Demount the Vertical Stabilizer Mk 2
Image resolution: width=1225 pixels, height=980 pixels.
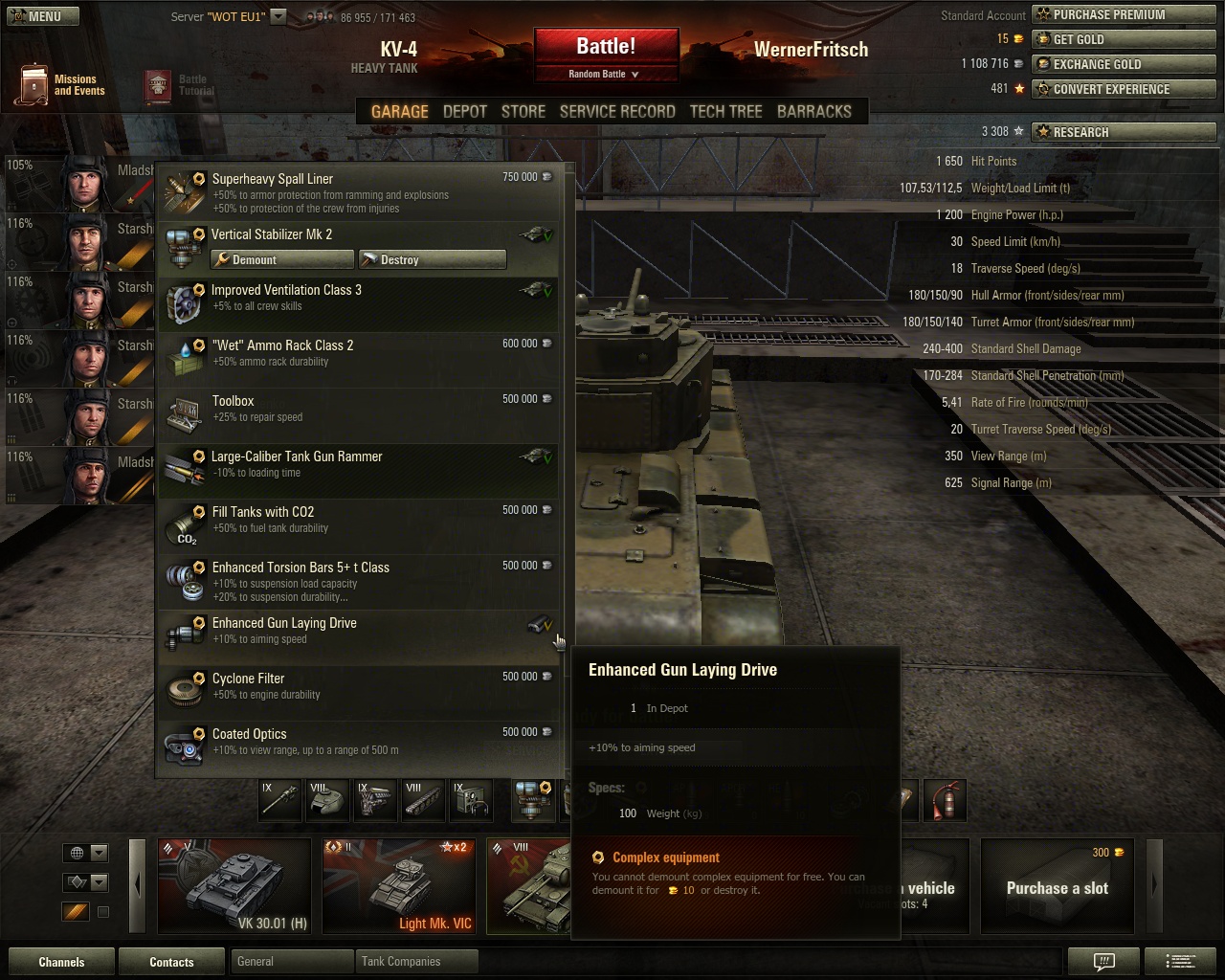pos(282,260)
